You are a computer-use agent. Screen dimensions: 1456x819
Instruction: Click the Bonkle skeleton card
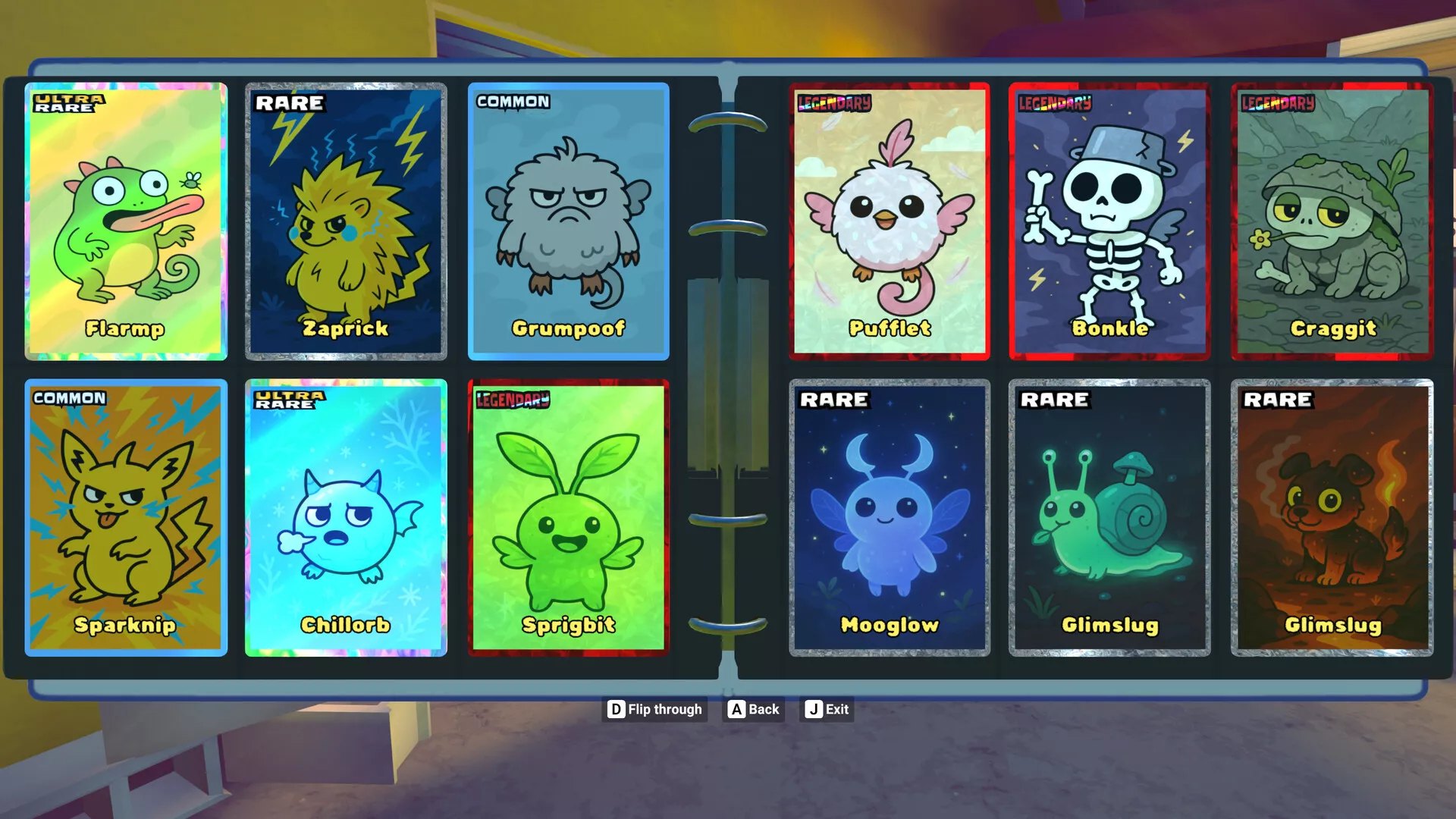(1109, 221)
